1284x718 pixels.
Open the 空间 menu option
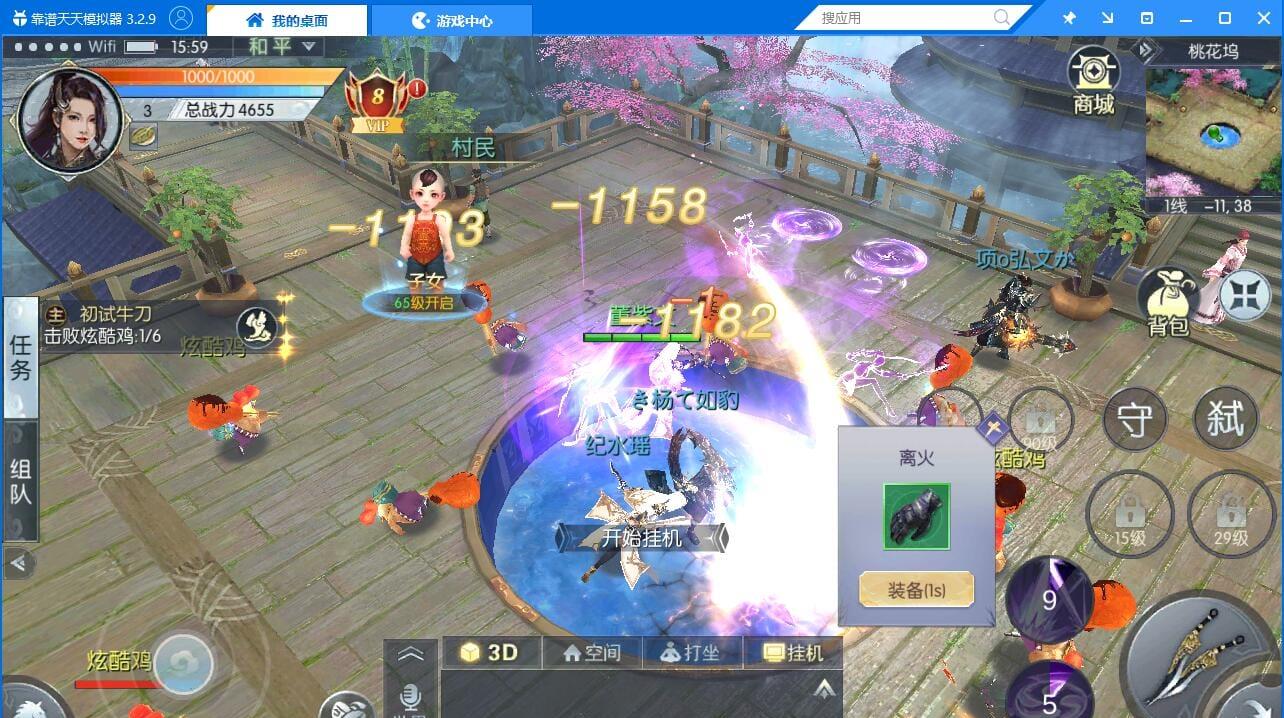point(592,653)
